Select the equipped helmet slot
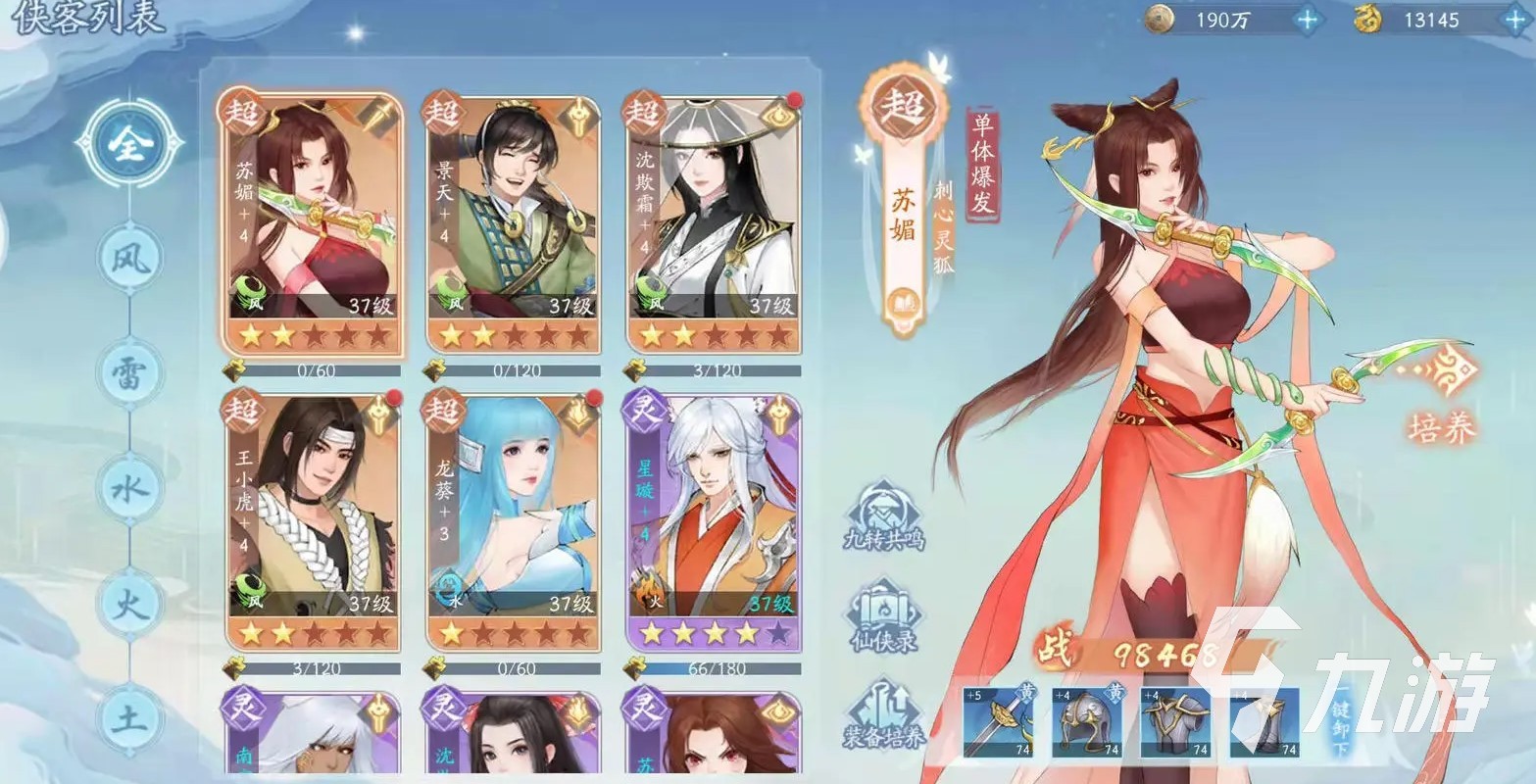 (1088, 723)
